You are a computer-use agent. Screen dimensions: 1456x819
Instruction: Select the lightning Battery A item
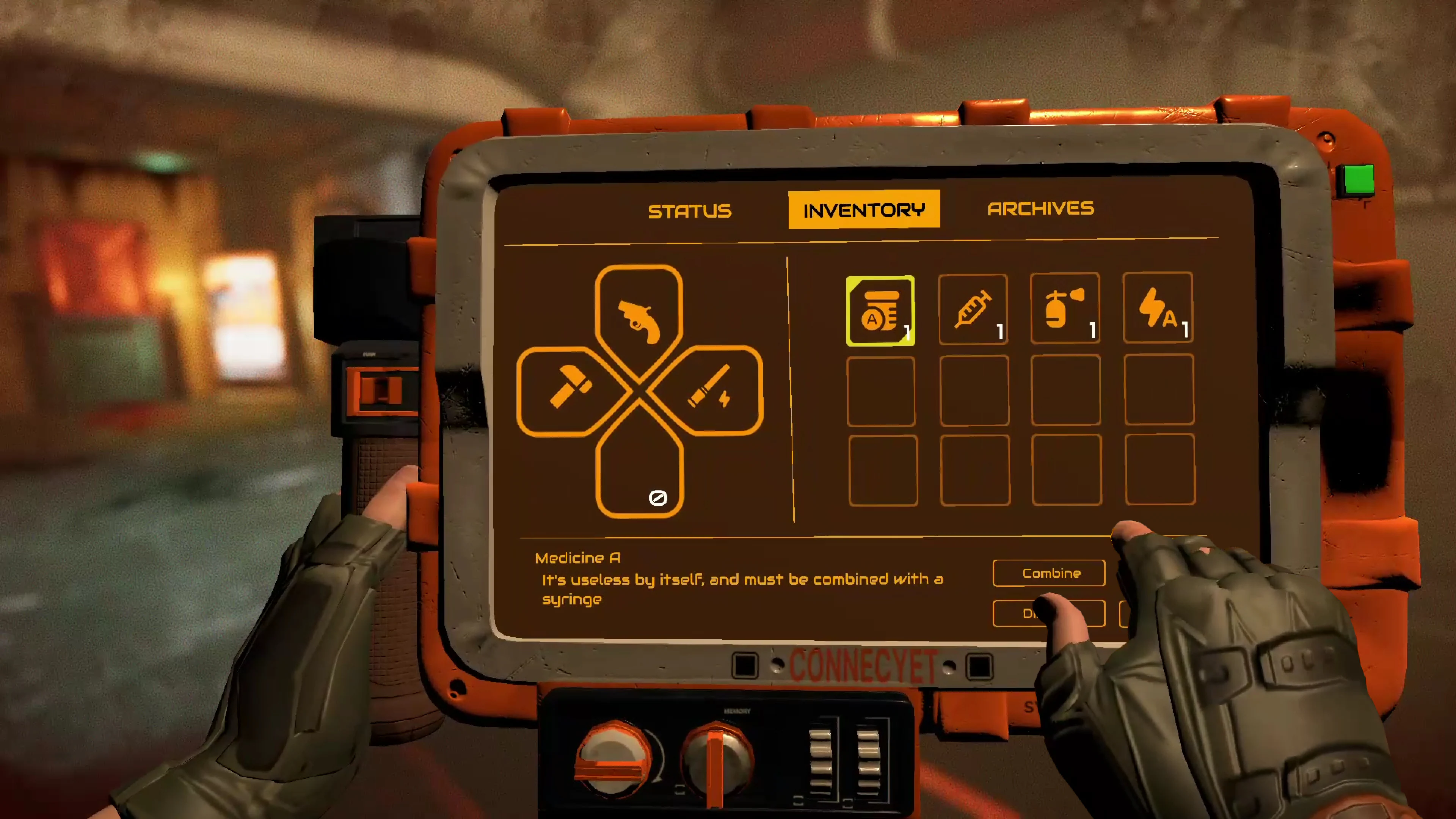tap(1158, 310)
